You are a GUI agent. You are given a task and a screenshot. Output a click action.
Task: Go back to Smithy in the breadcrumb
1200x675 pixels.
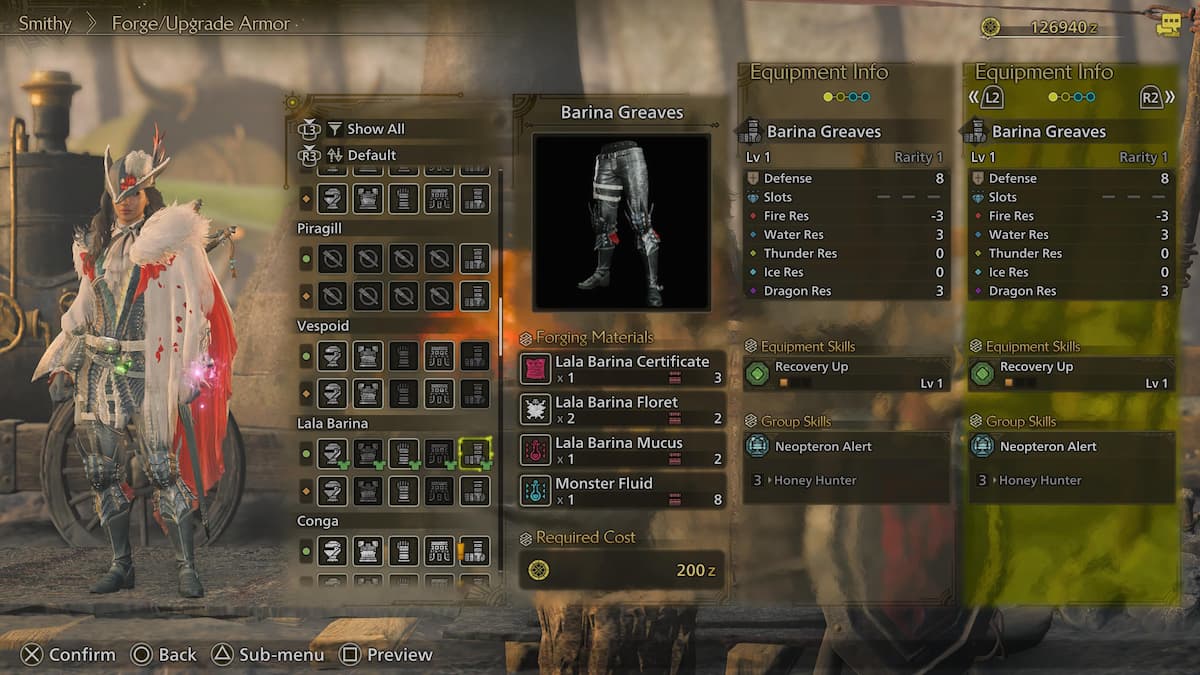click(45, 23)
